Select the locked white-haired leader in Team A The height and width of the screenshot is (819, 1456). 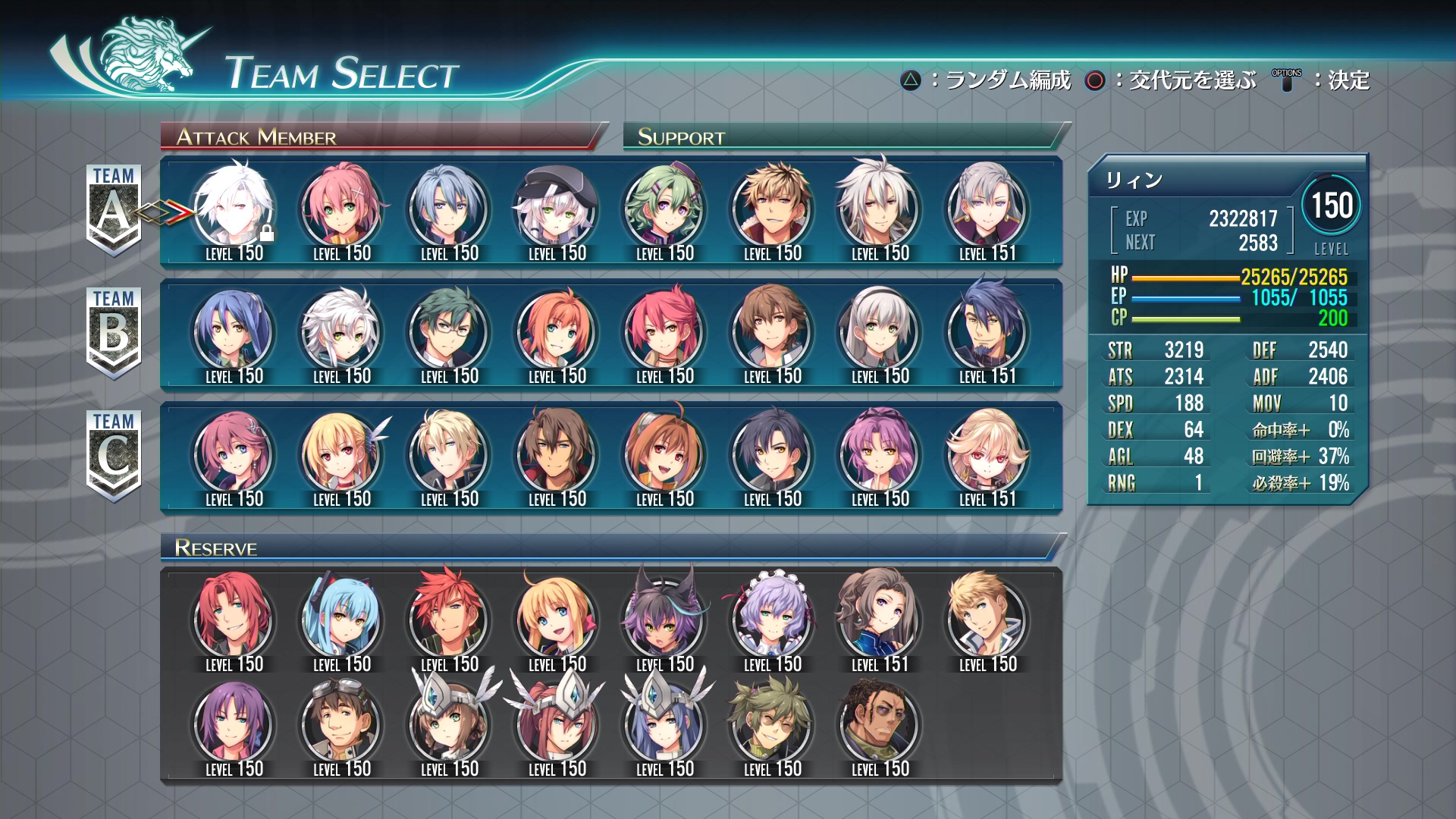(234, 209)
